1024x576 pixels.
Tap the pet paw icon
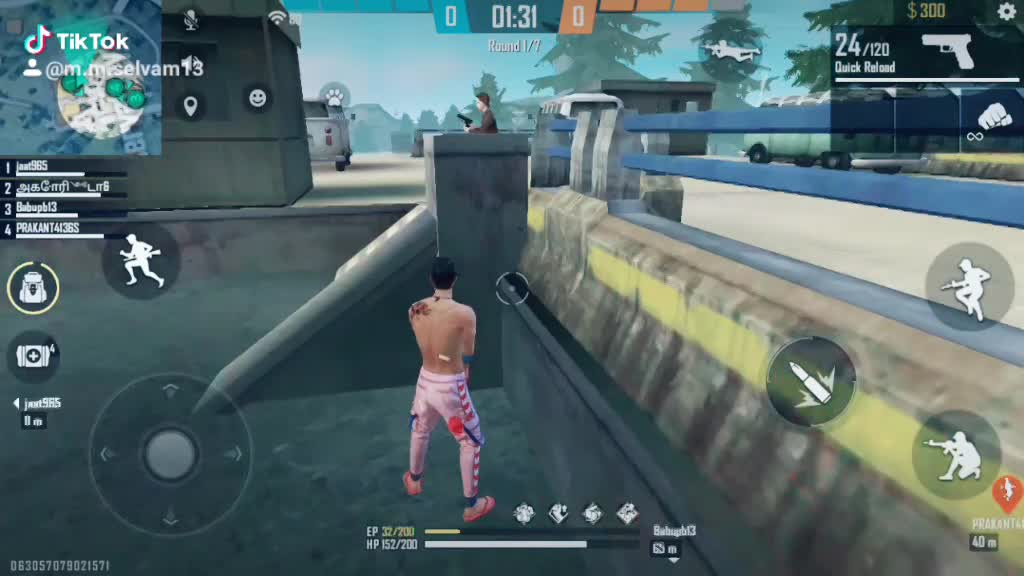(333, 97)
